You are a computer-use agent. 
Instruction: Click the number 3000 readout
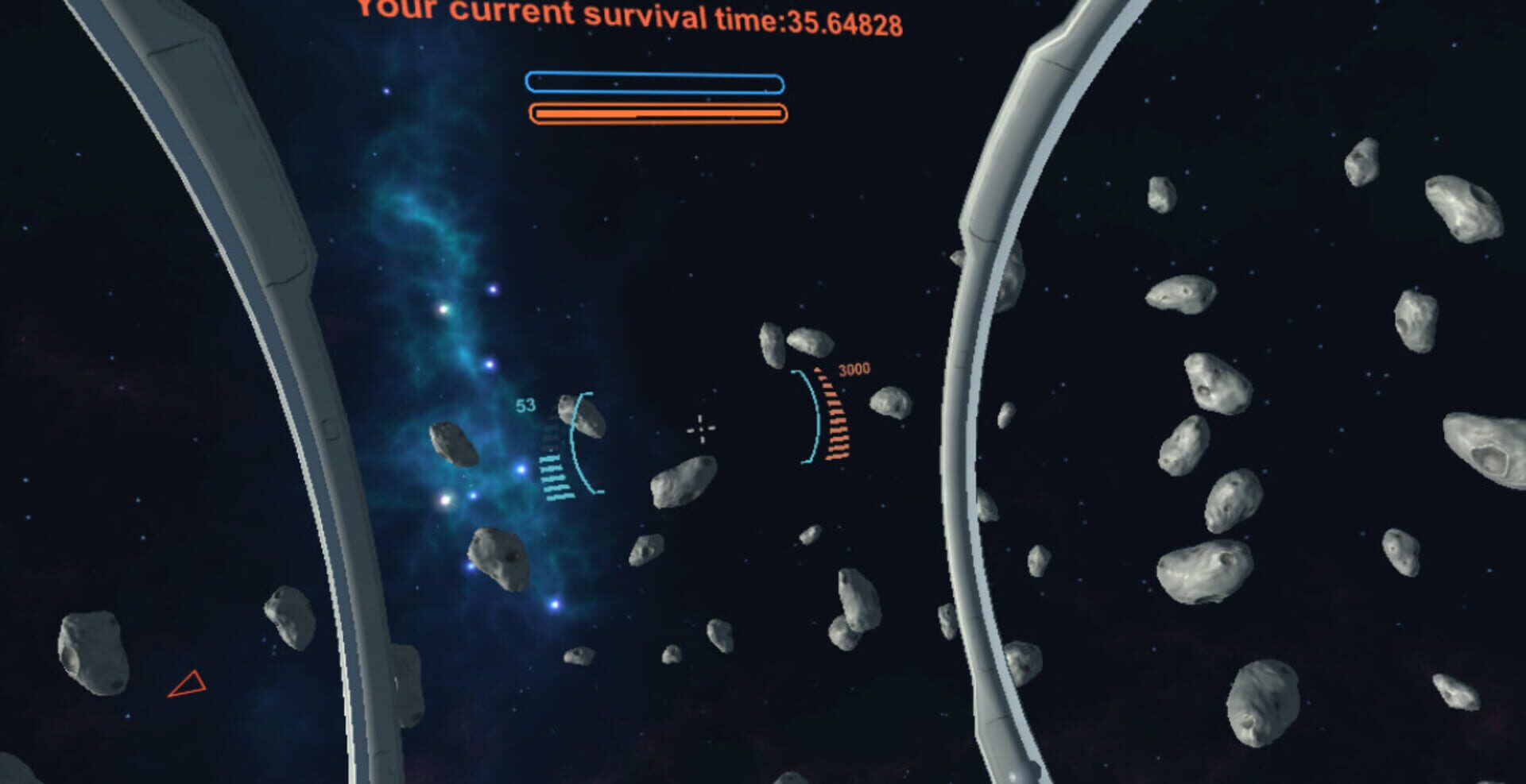(x=853, y=369)
